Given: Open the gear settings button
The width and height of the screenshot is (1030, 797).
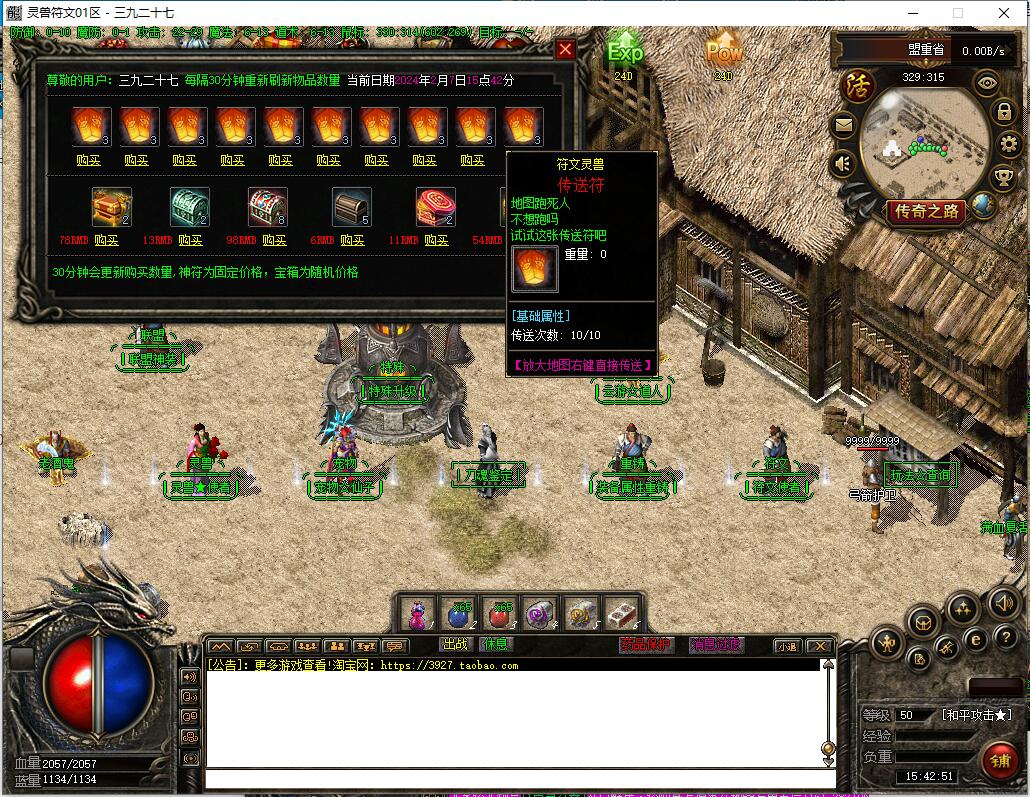Looking at the screenshot, I should [1008, 144].
